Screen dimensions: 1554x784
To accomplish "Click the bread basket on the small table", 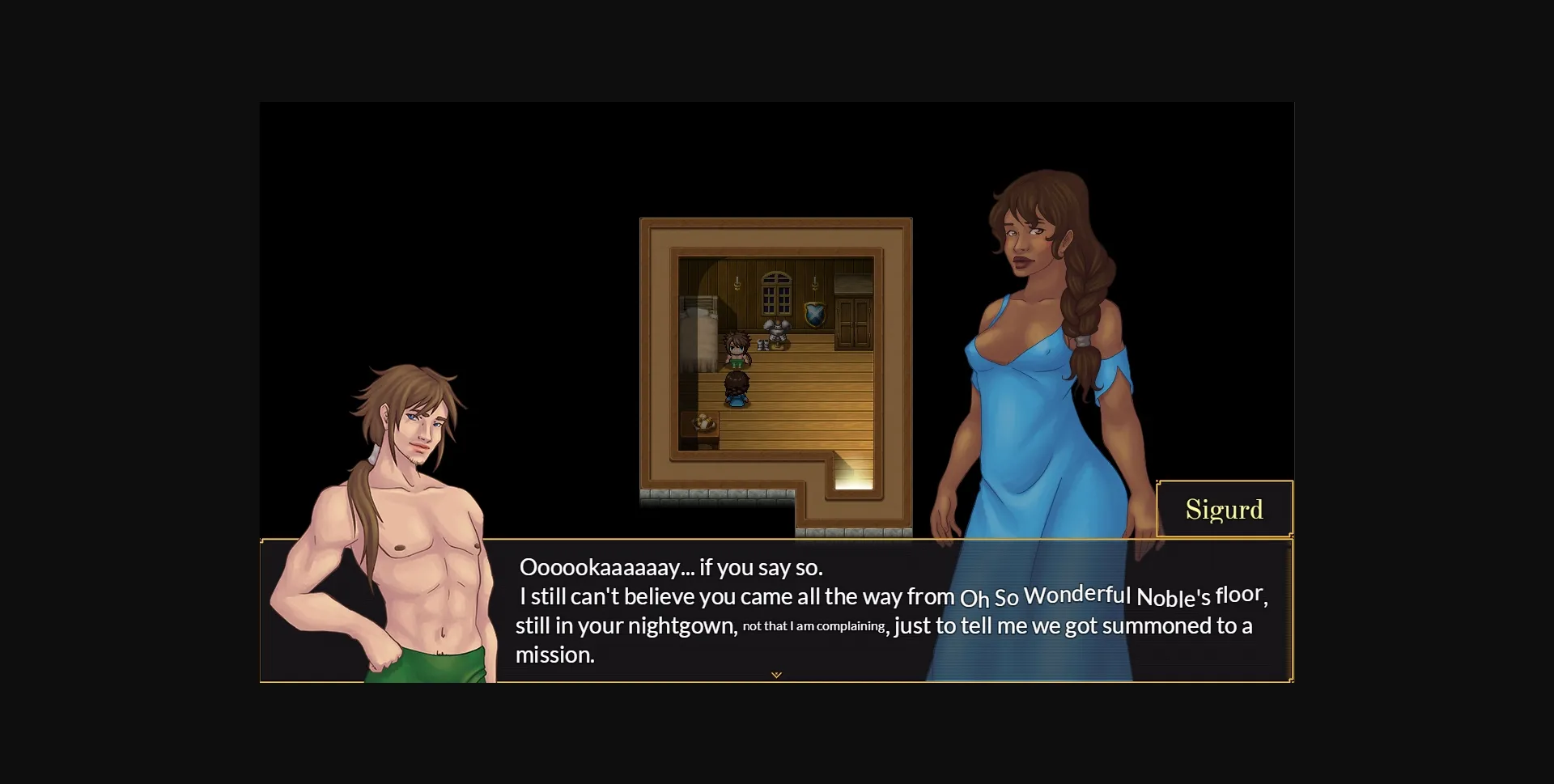I will point(703,422).
